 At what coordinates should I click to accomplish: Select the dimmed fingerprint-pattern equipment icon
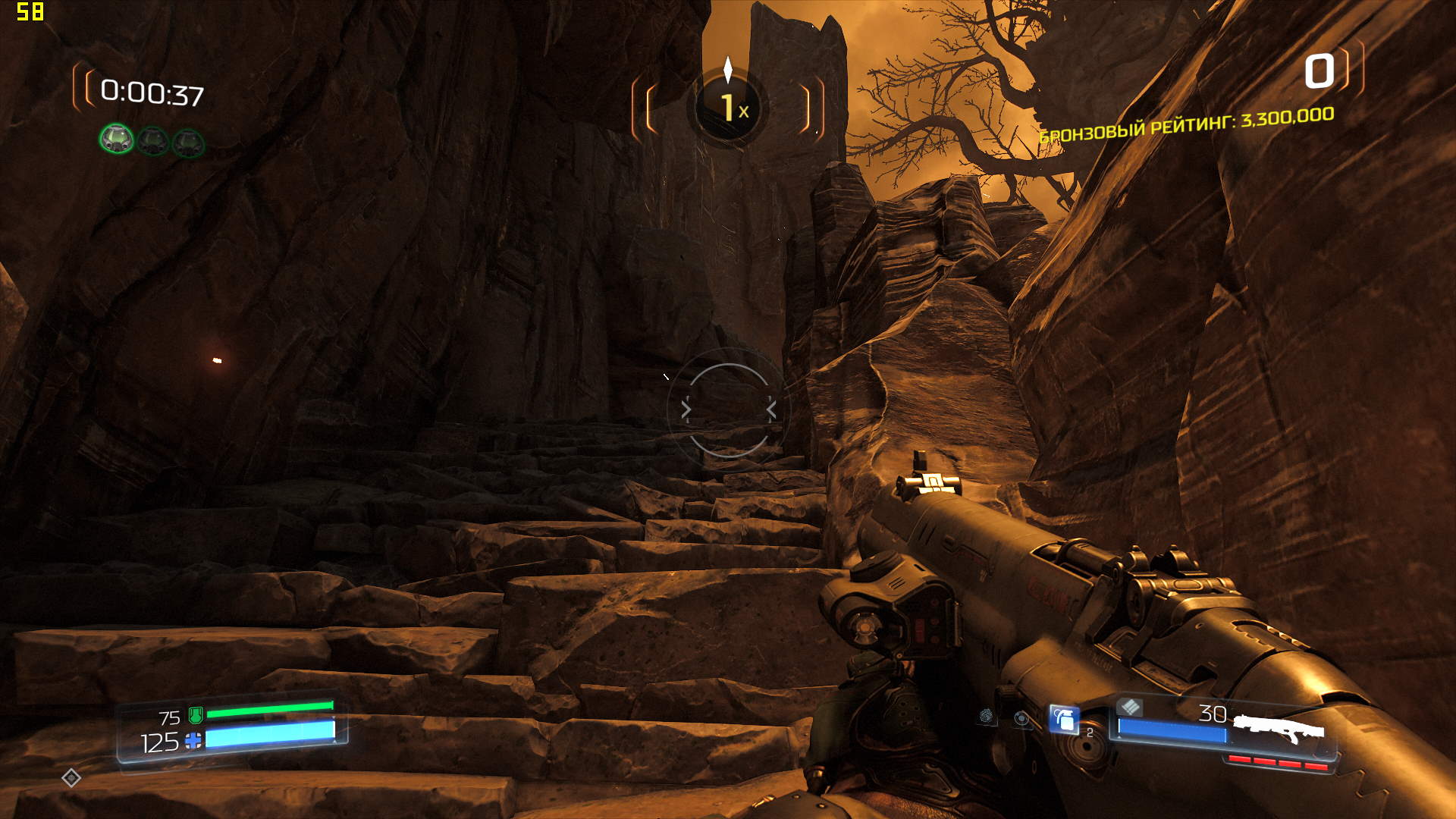click(x=986, y=715)
